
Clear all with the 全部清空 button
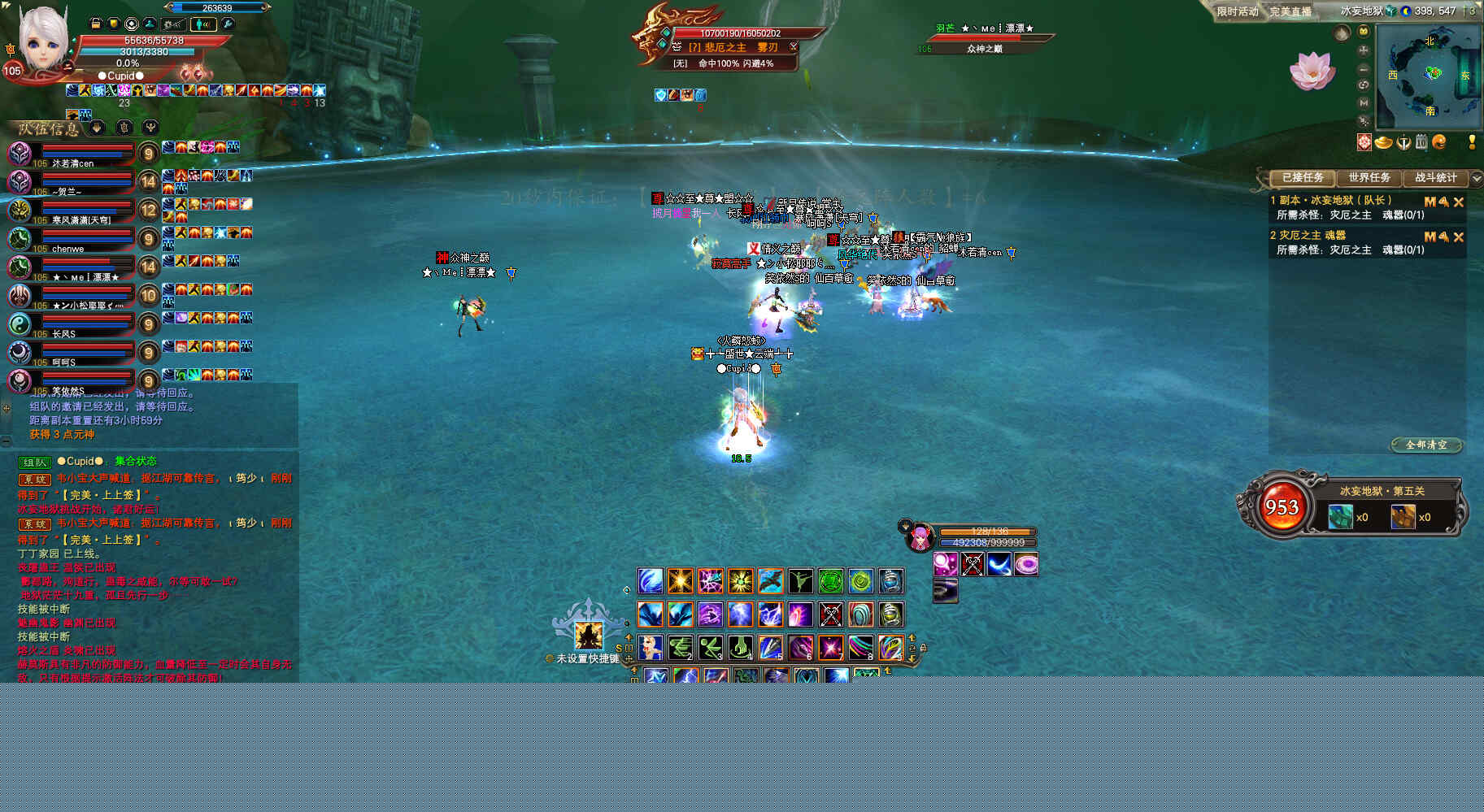coord(1426,445)
